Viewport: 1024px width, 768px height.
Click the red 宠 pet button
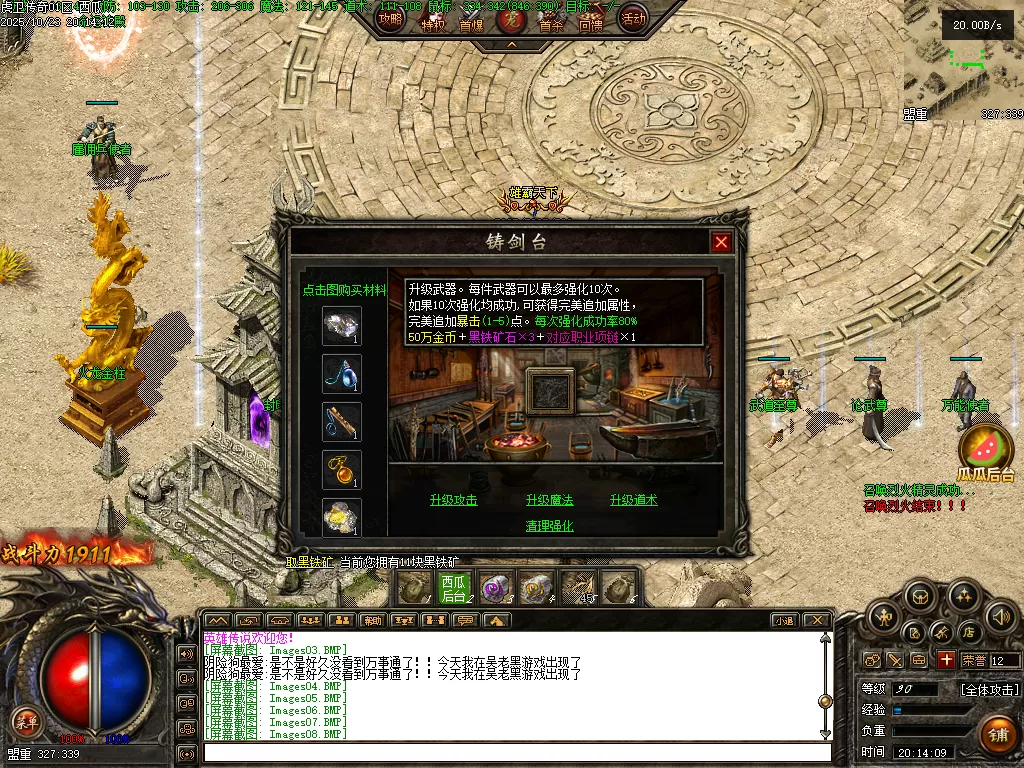tap(511, 18)
